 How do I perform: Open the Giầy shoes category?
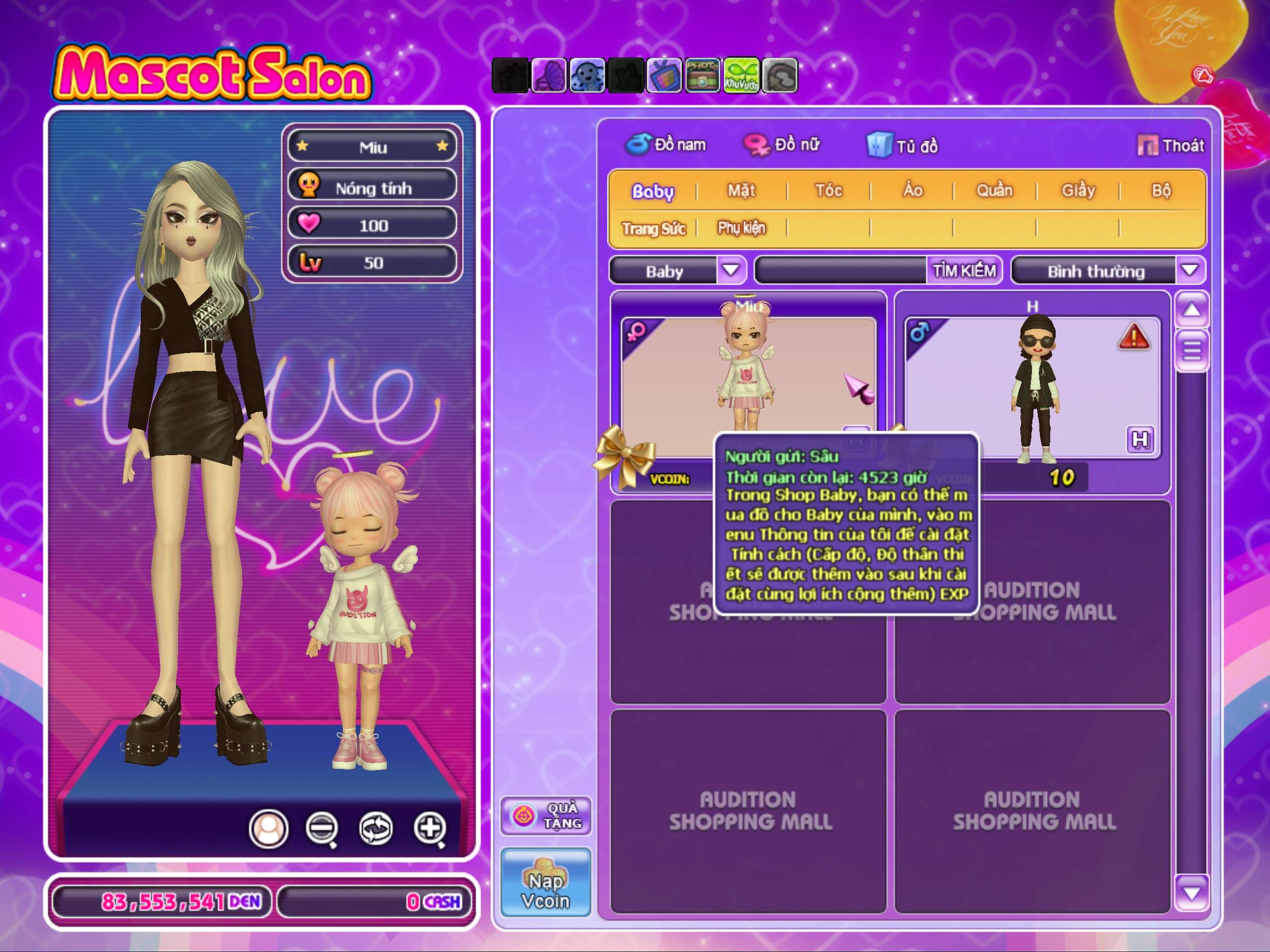(x=1078, y=190)
